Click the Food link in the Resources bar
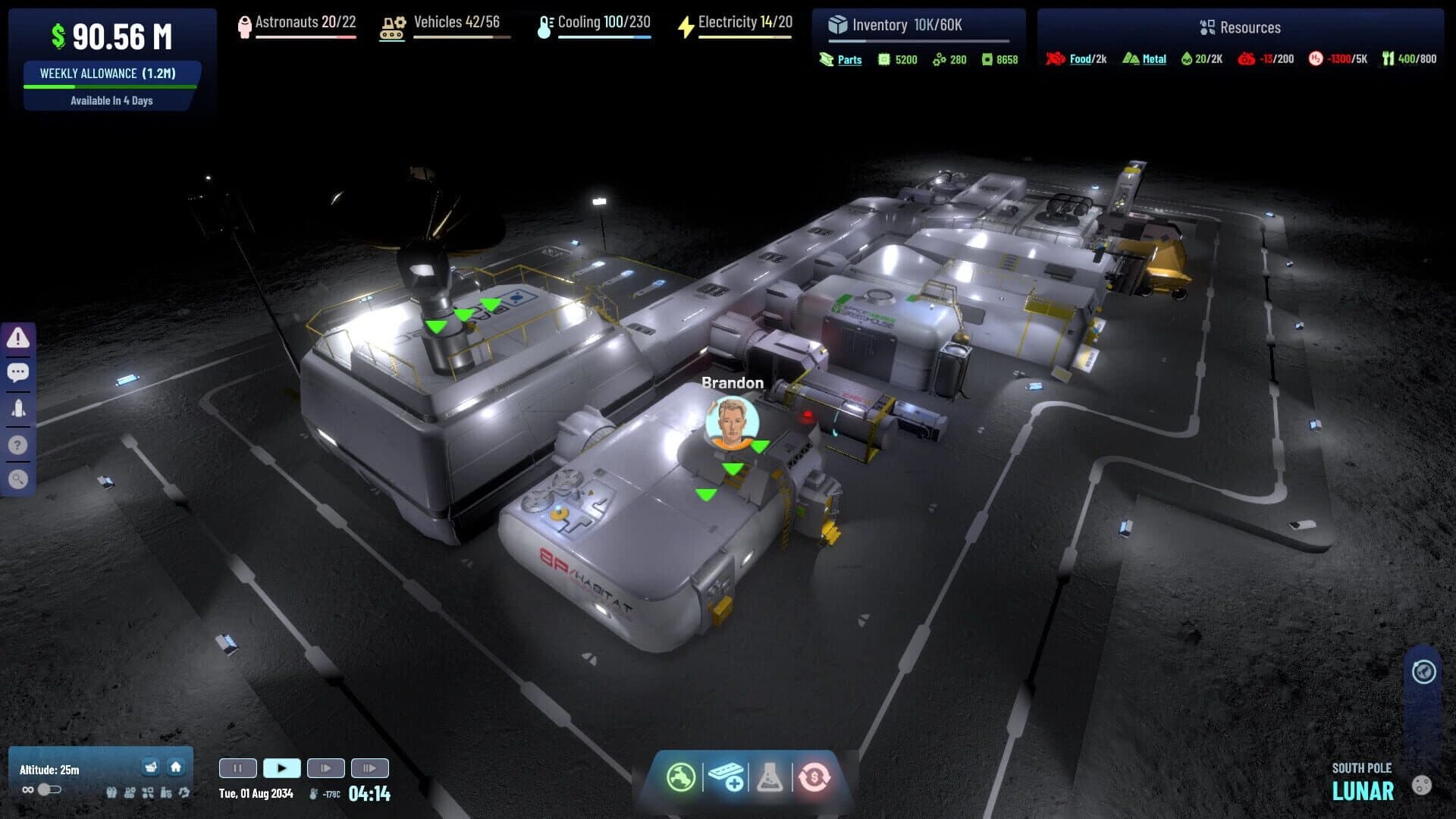Screen dimensions: 1456x819 [1080, 58]
